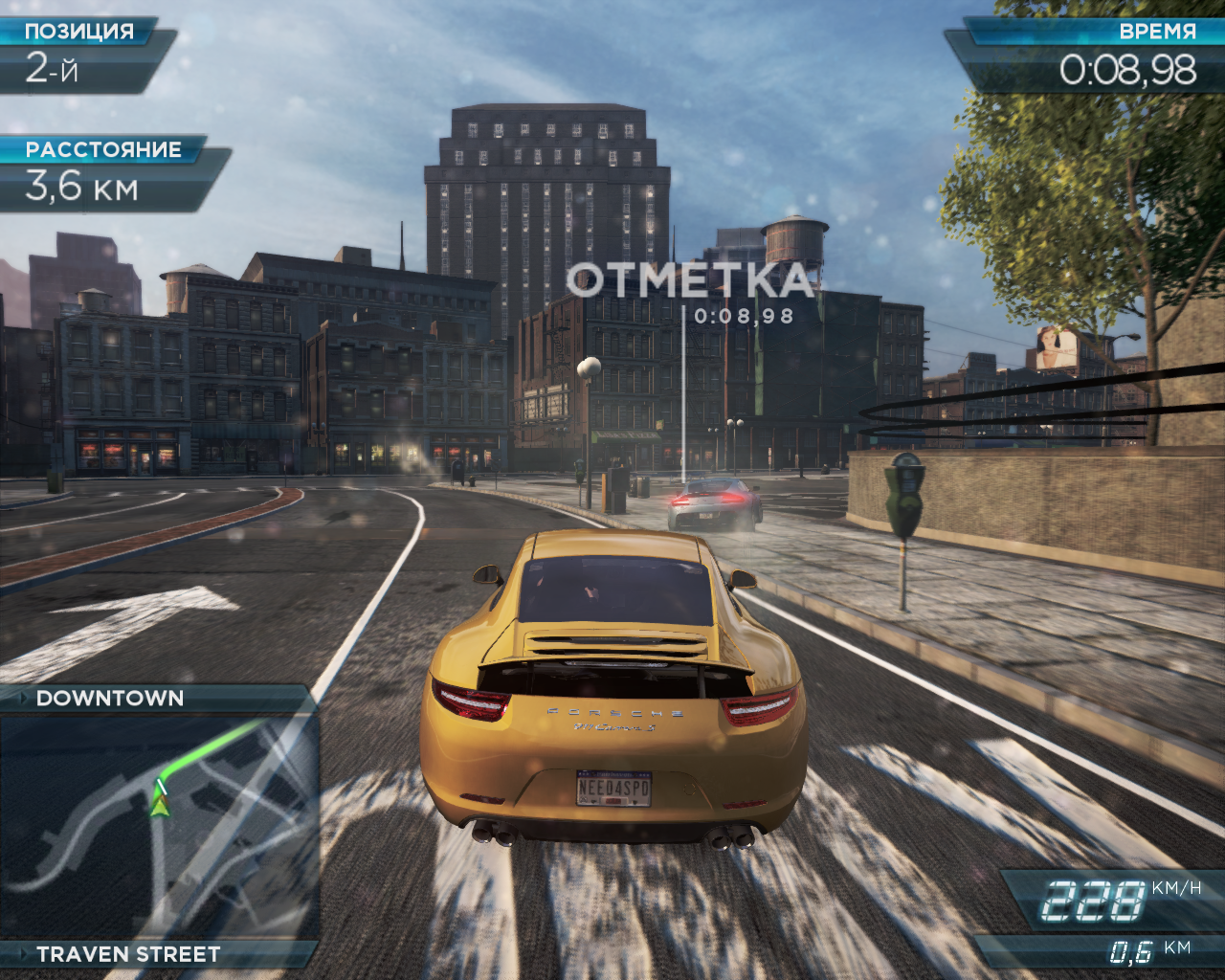Viewport: 1225px width, 980px height.
Task: Select the player arrow marker on minimap
Action: (x=159, y=806)
